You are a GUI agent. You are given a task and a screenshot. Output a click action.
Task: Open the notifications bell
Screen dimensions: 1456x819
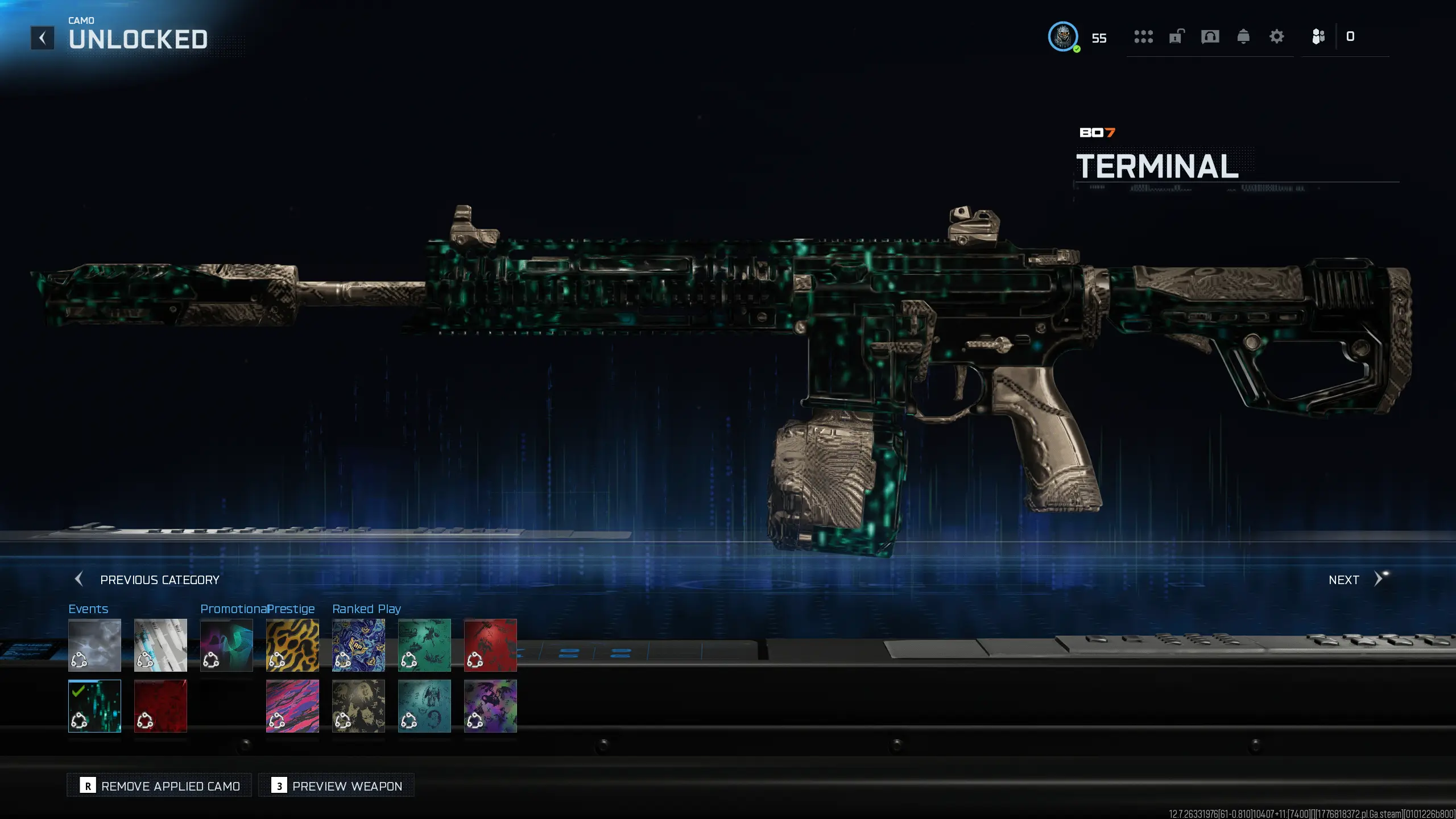tap(1243, 37)
